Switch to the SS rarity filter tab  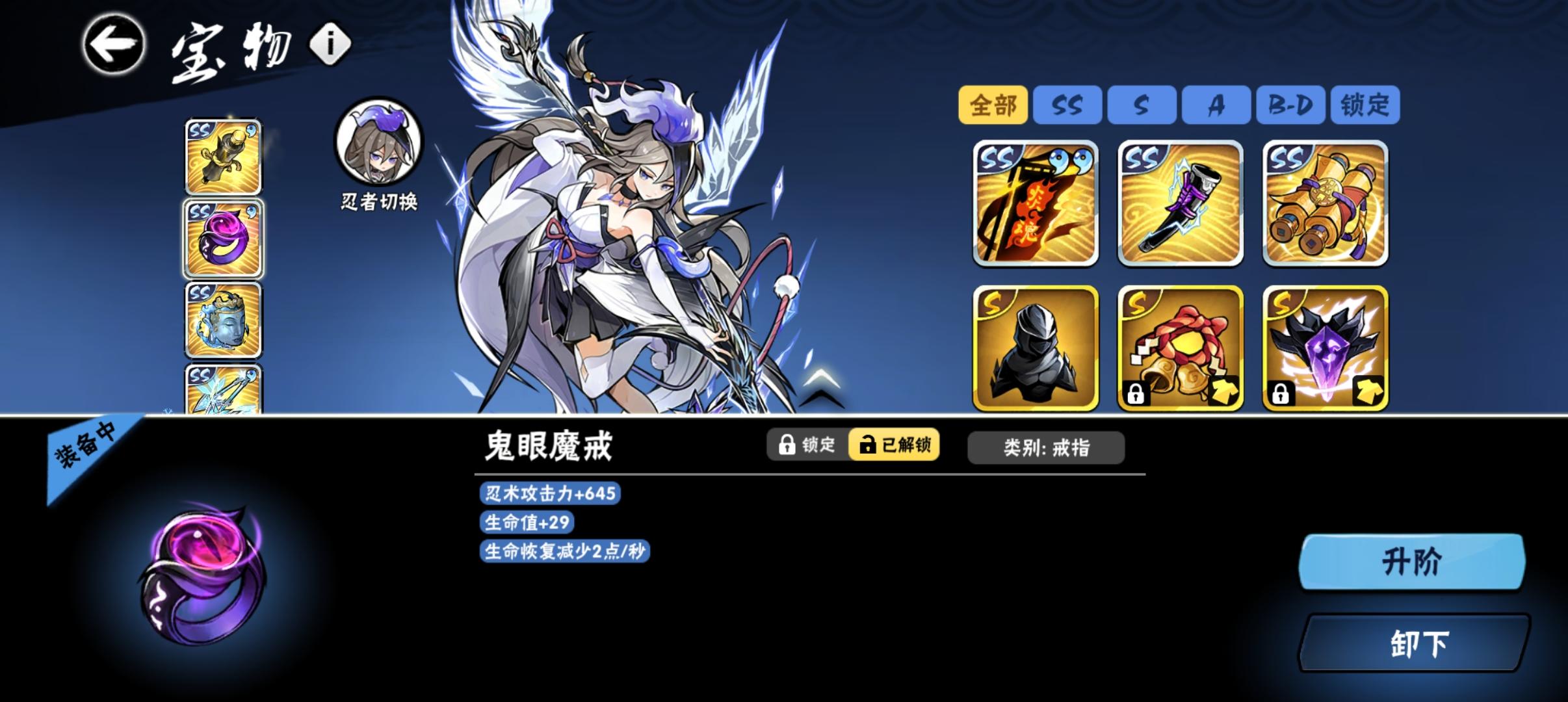click(x=1068, y=104)
